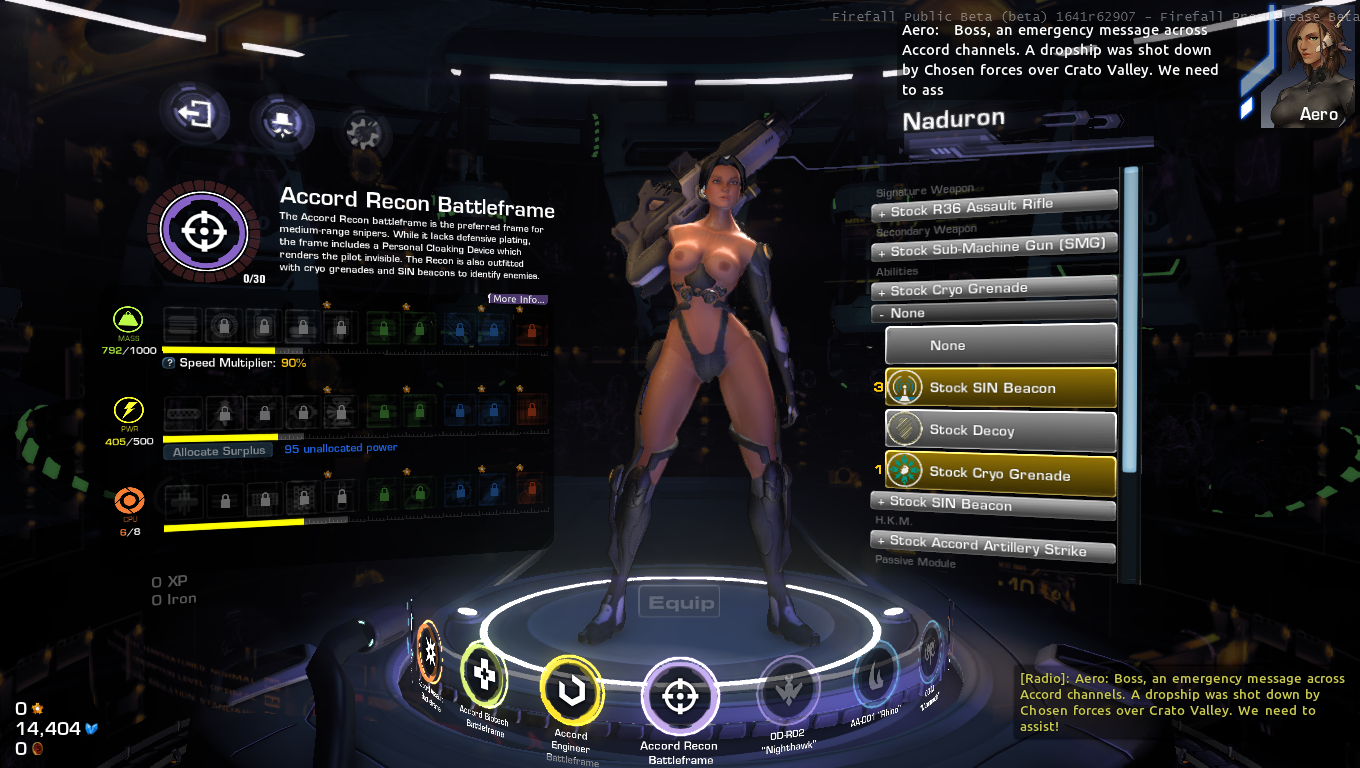The image size is (1360, 768).
Task: Select the Accord Biotech Battleframe
Action: pos(484,675)
